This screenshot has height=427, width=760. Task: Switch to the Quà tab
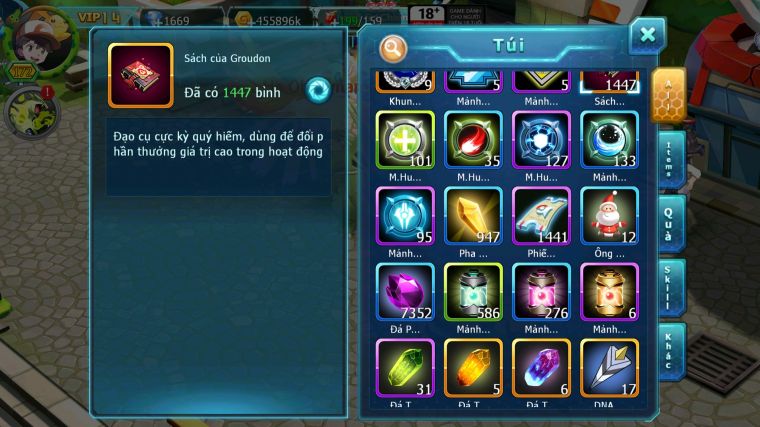pyautogui.click(x=672, y=225)
